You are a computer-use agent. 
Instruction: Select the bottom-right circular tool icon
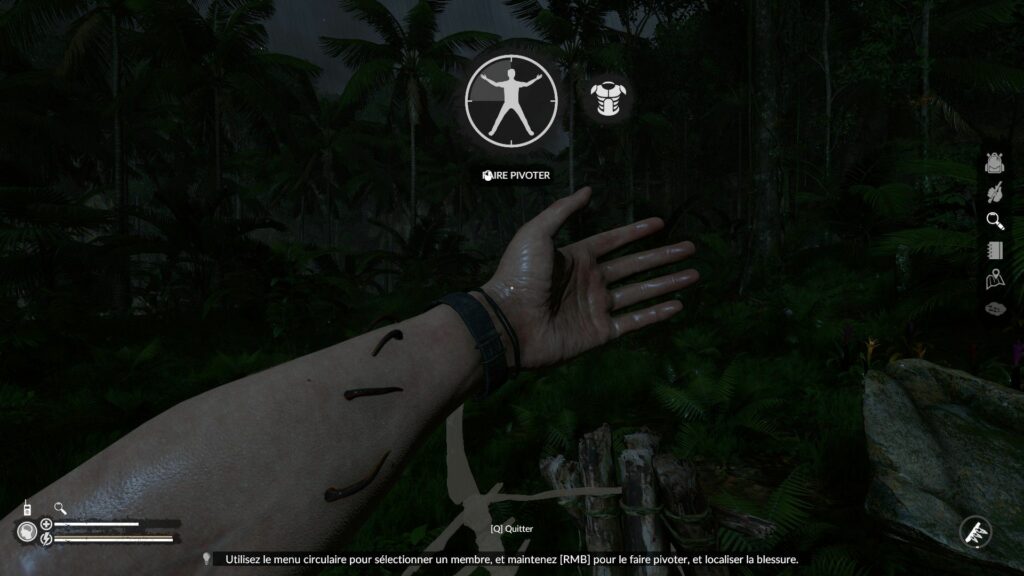point(975,531)
